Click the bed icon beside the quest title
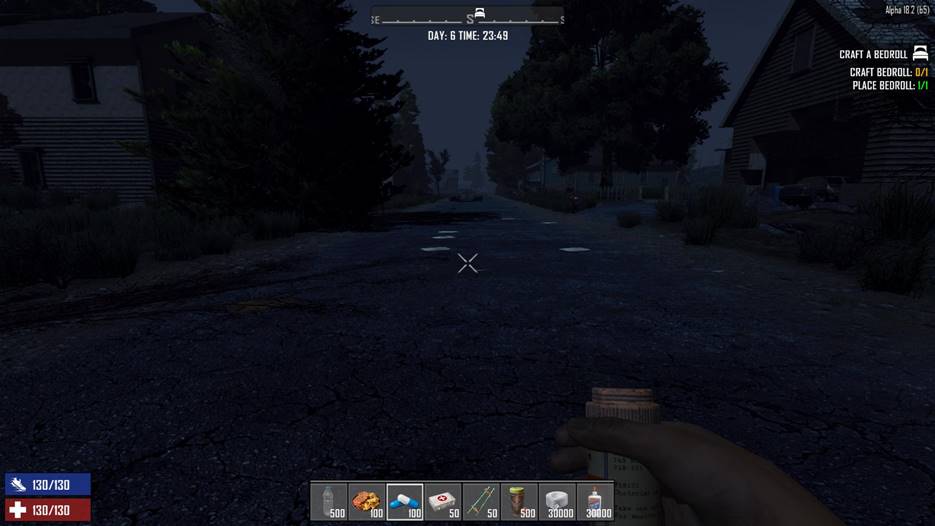The width and height of the screenshot is (935, 526). pos(920,53)
